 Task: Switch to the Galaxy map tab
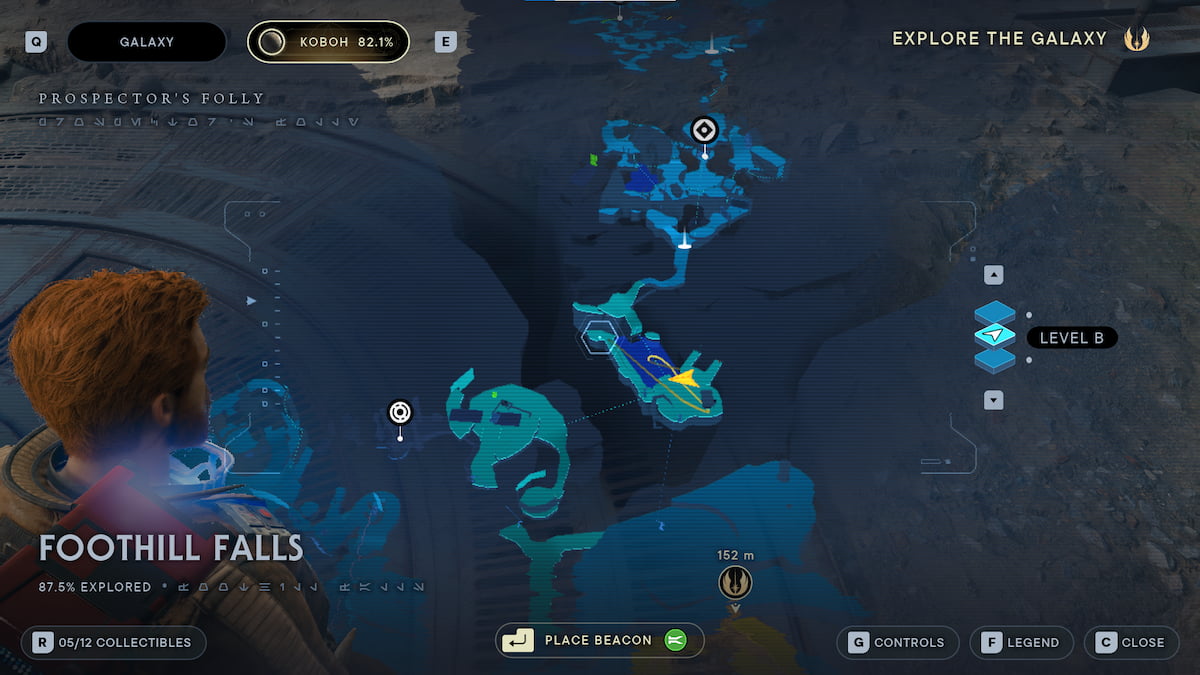click(146, 42)
